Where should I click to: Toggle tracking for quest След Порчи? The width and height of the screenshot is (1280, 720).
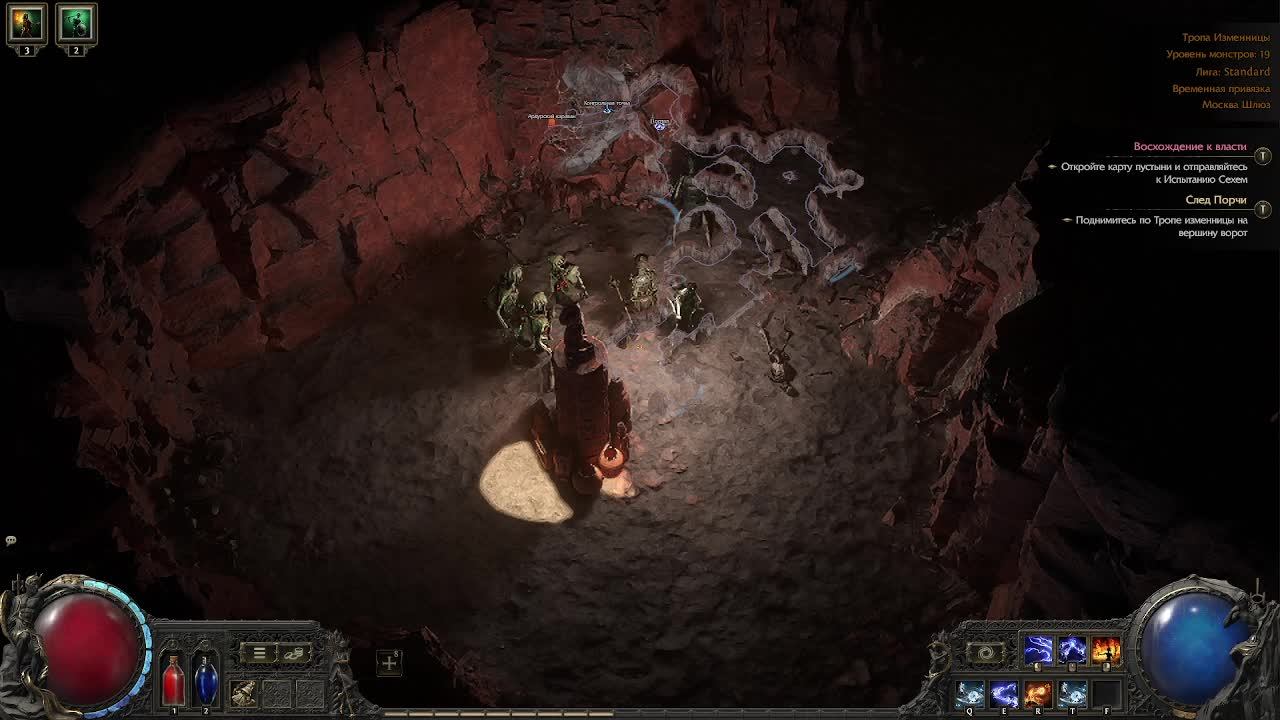click(x=1263, y=209)
